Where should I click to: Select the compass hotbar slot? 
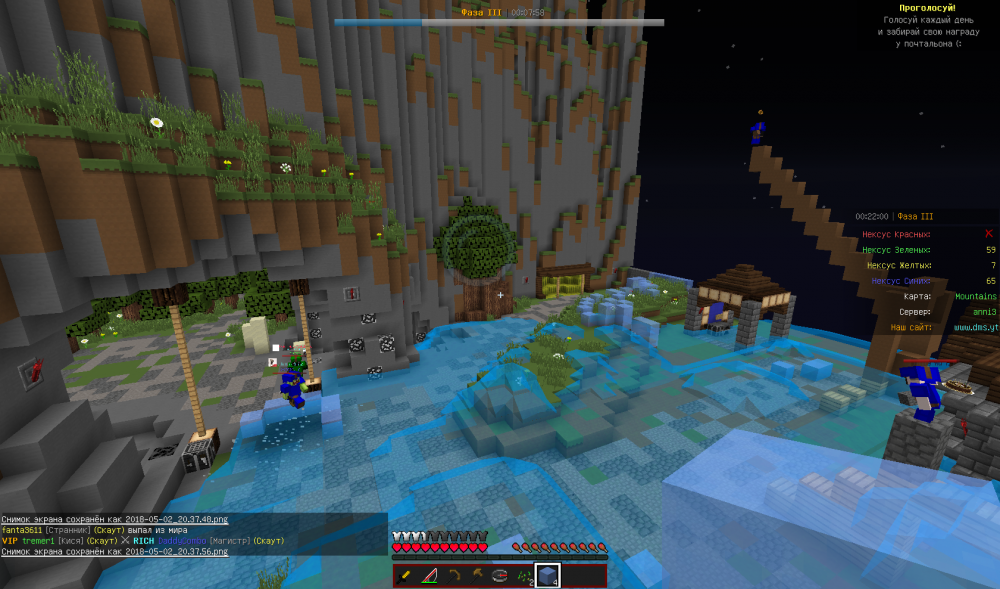coord(500,575)
